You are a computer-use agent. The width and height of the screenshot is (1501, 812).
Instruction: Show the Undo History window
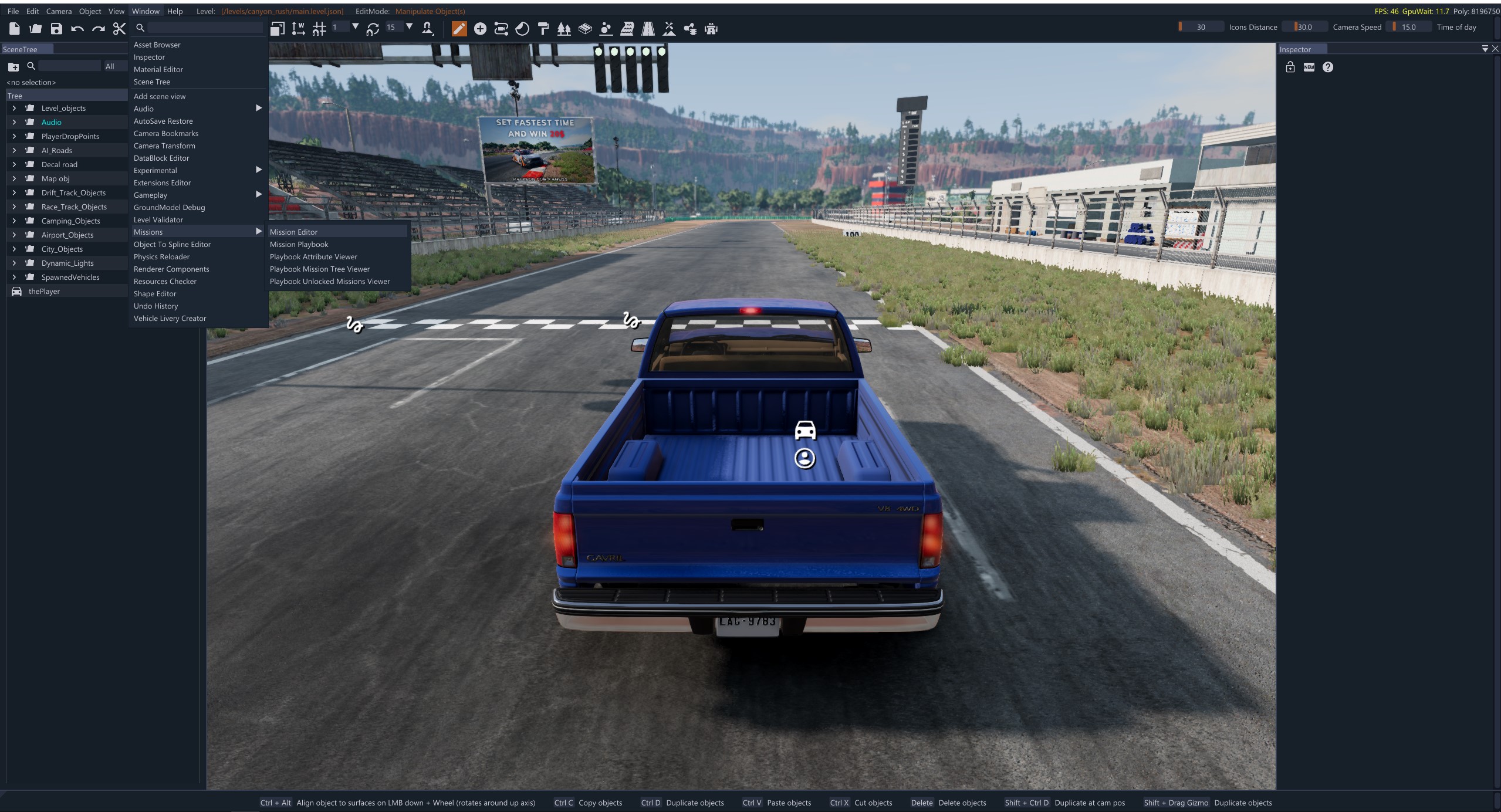tap(155, 306)
